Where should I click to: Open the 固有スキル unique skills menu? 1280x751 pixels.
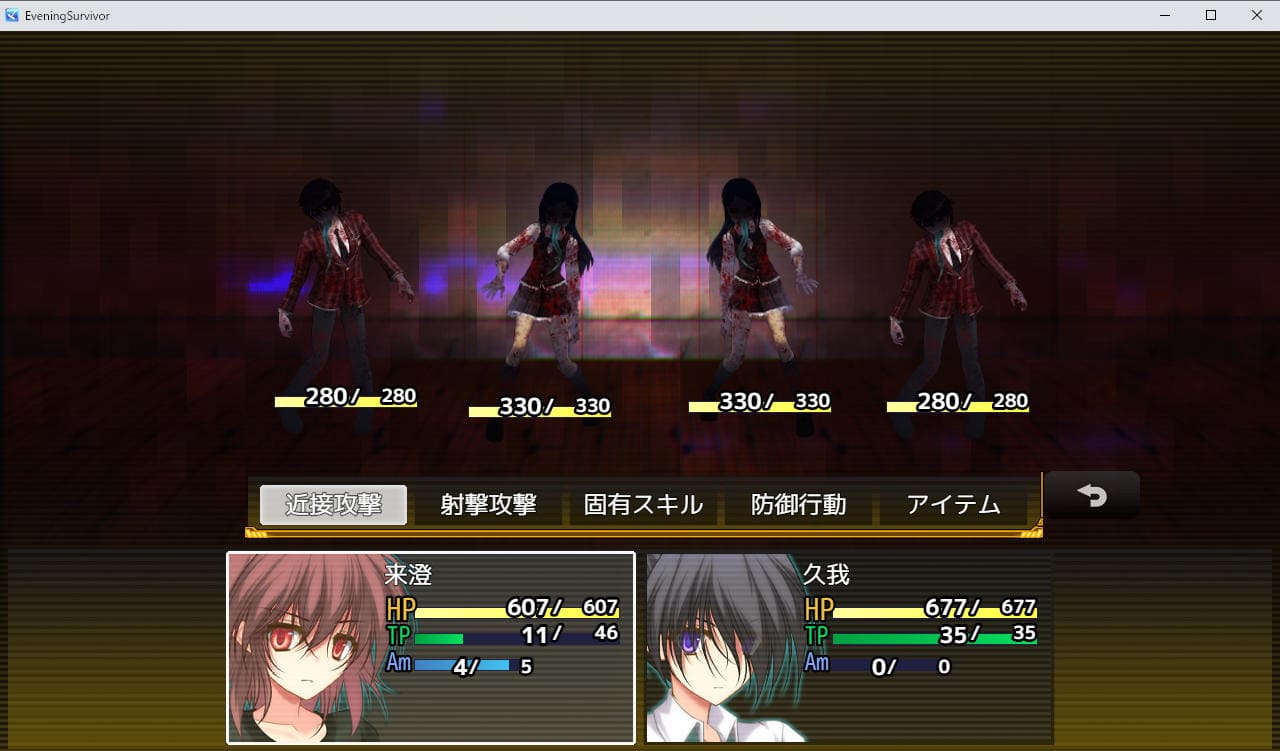tap(643, 505)
